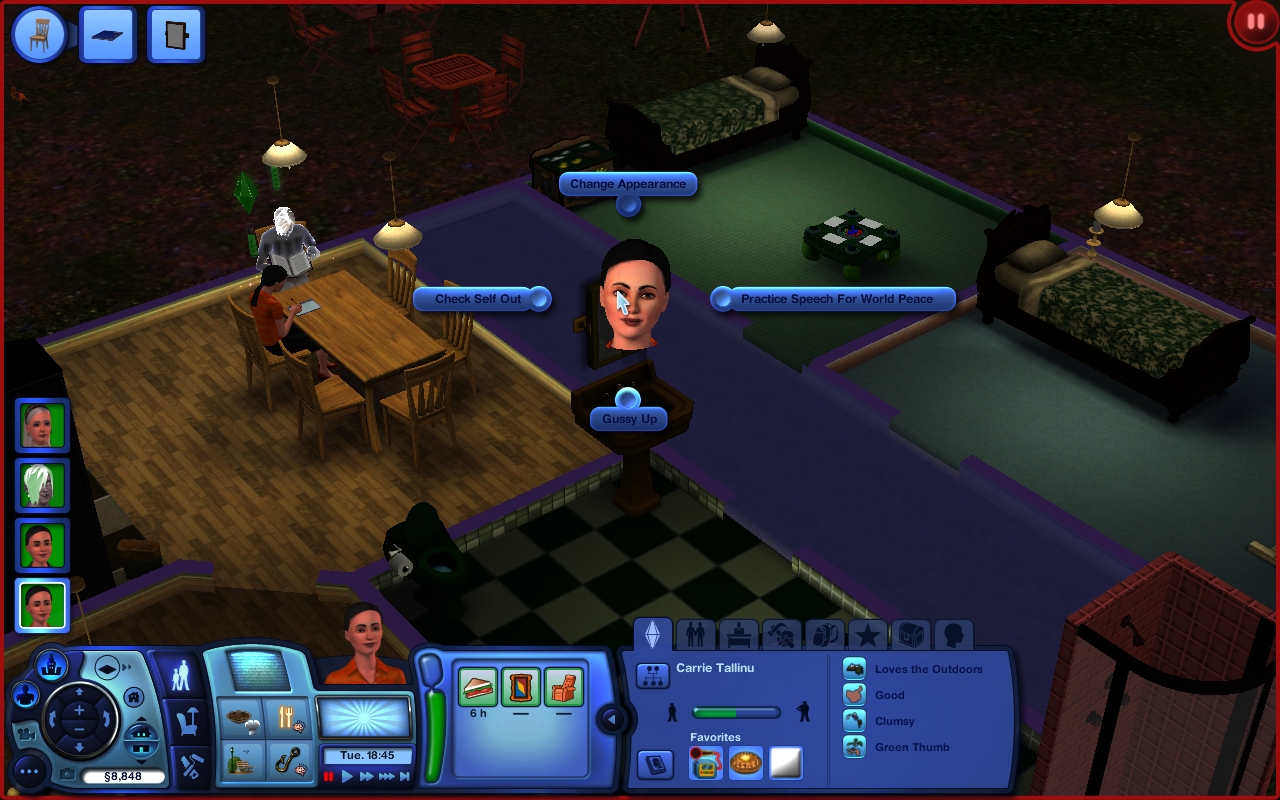Open Build Mode with saw and paint roller
1280x800 pixels.
click(x=187, y=766)
